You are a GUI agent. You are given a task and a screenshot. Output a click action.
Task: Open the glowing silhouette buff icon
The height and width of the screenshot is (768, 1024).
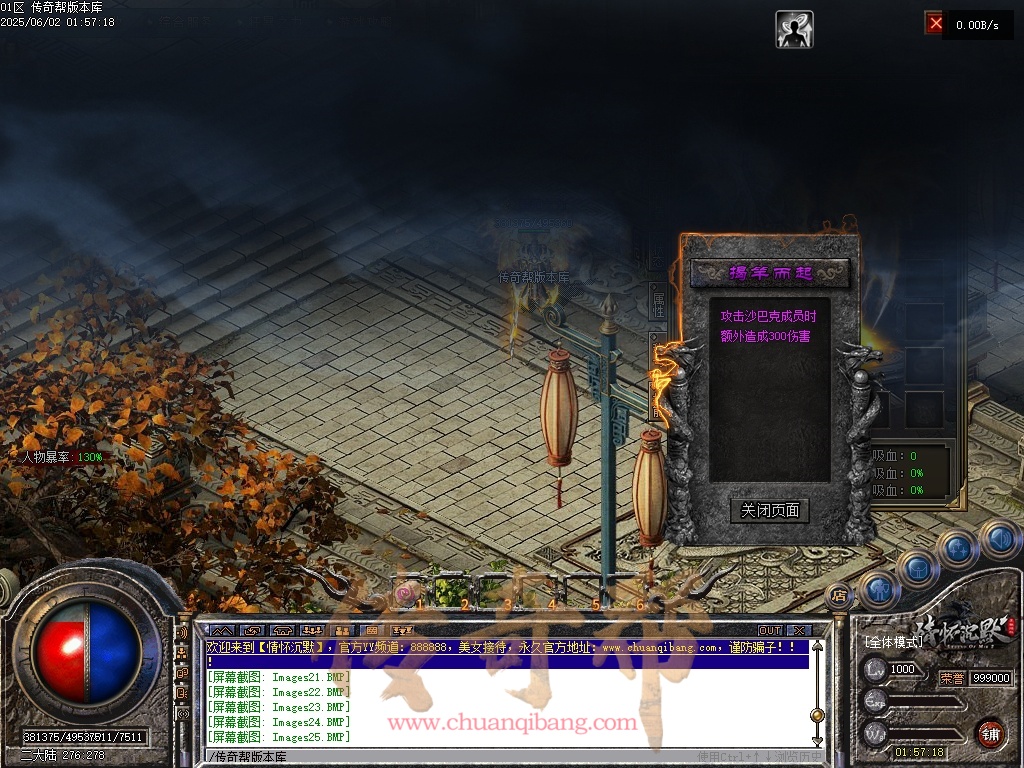tap(794, 29)
